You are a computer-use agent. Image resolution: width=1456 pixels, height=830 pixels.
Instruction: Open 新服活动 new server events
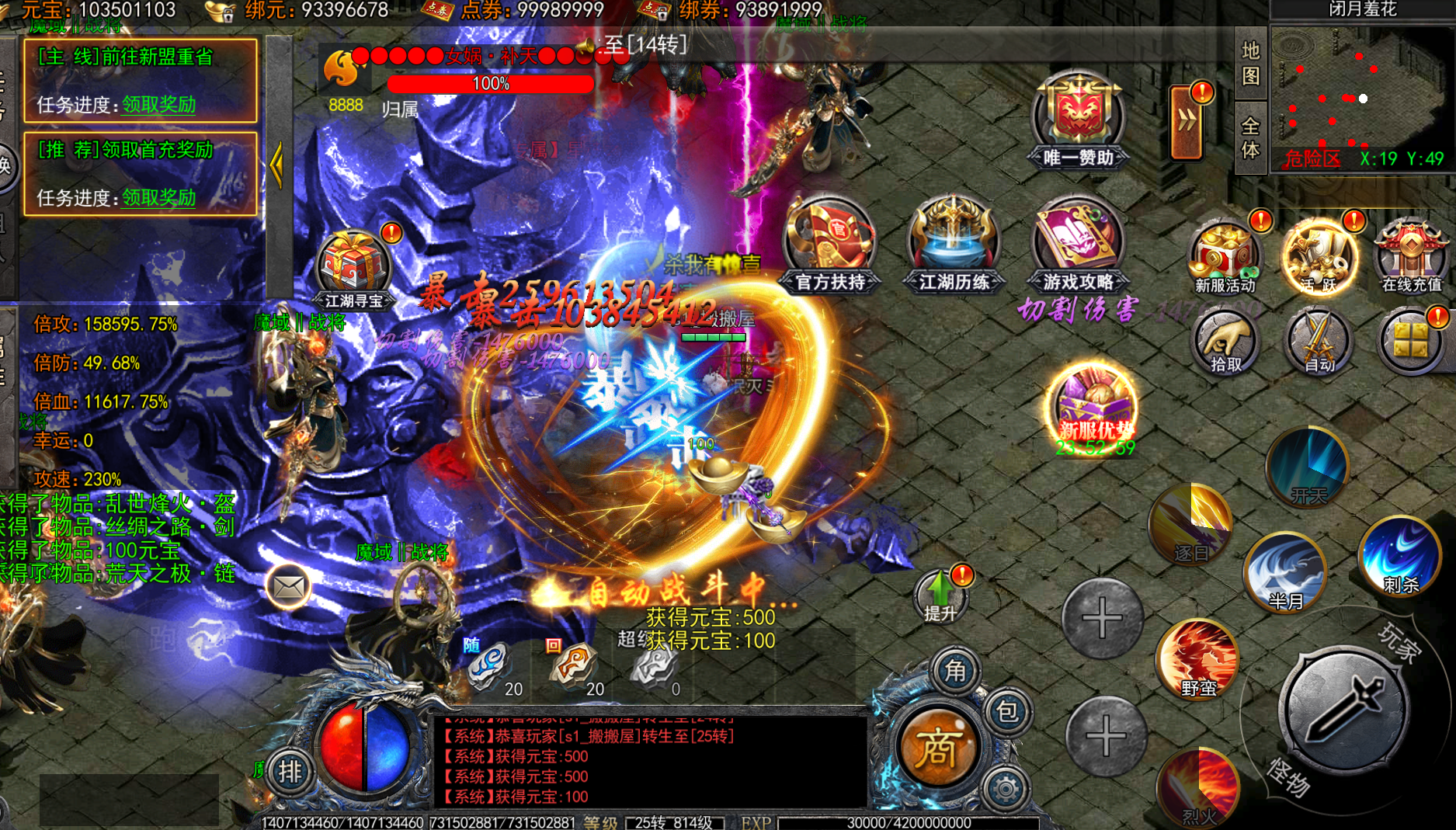(1225, 258)
